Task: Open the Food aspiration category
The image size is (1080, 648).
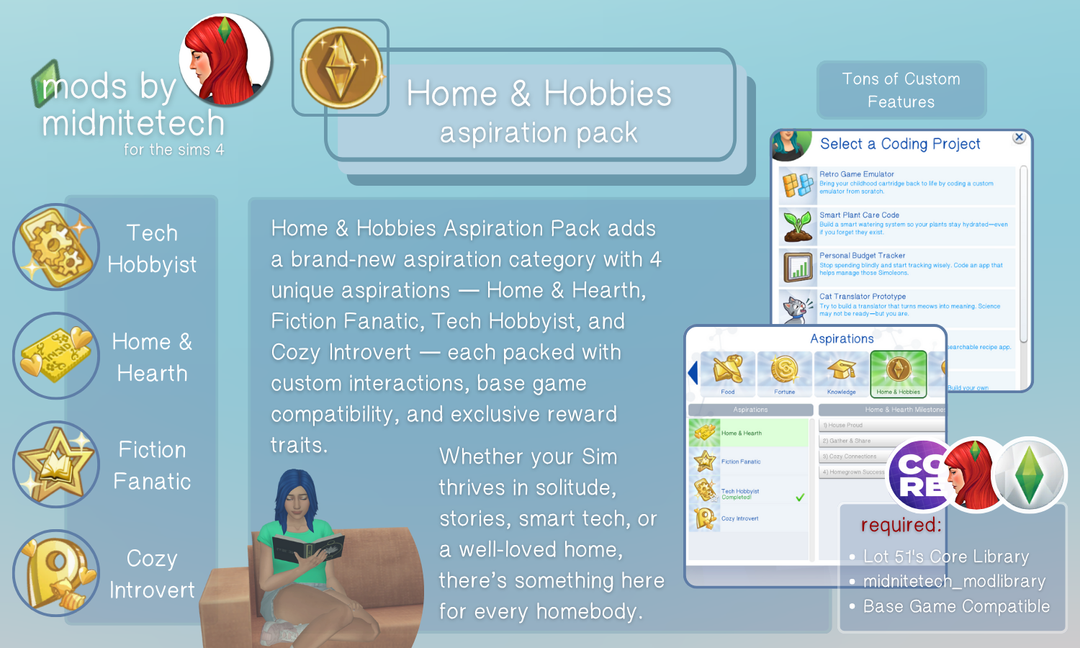Action: (x=727, y=375)
